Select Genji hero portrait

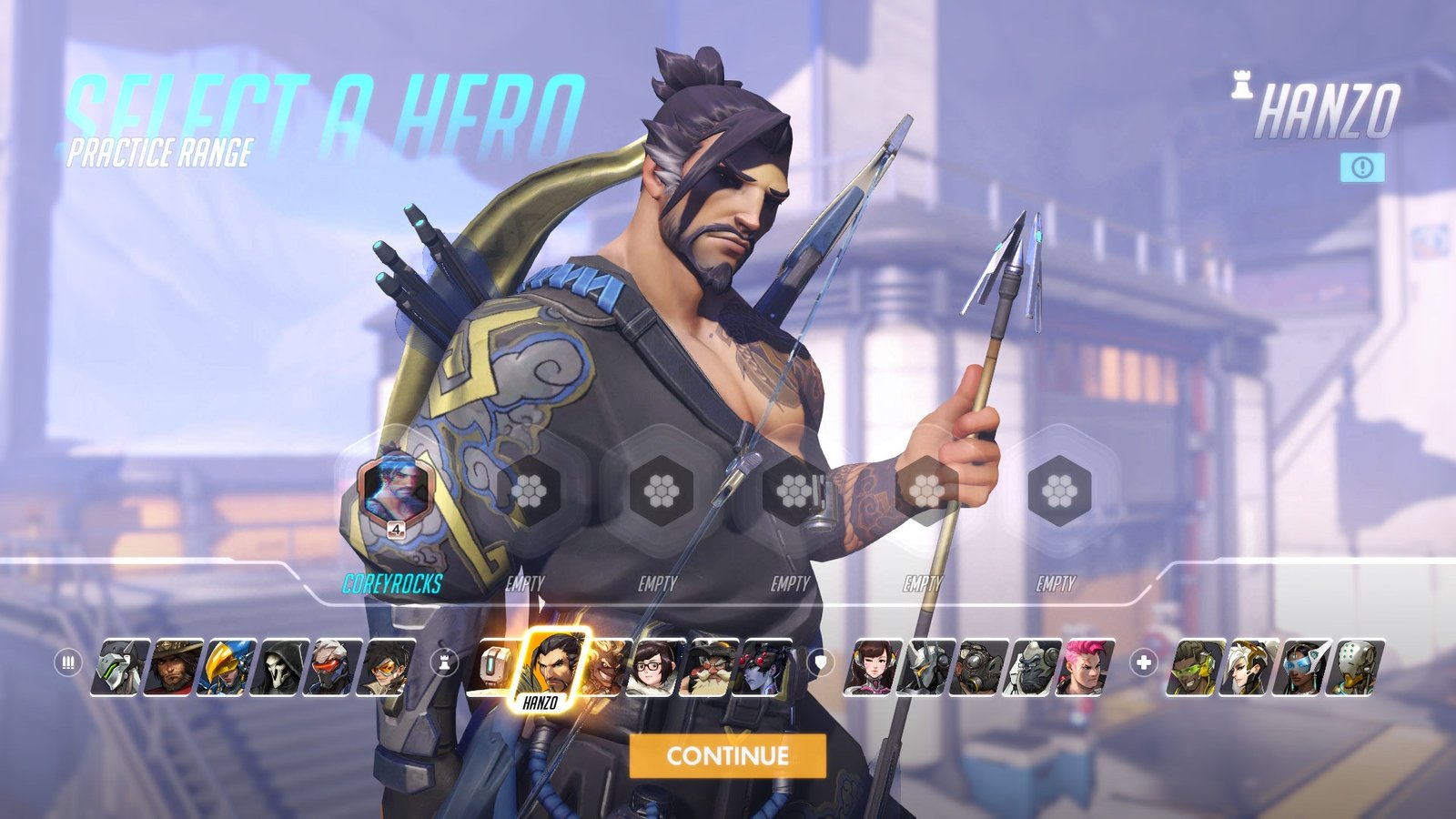(x=119, y=667)
